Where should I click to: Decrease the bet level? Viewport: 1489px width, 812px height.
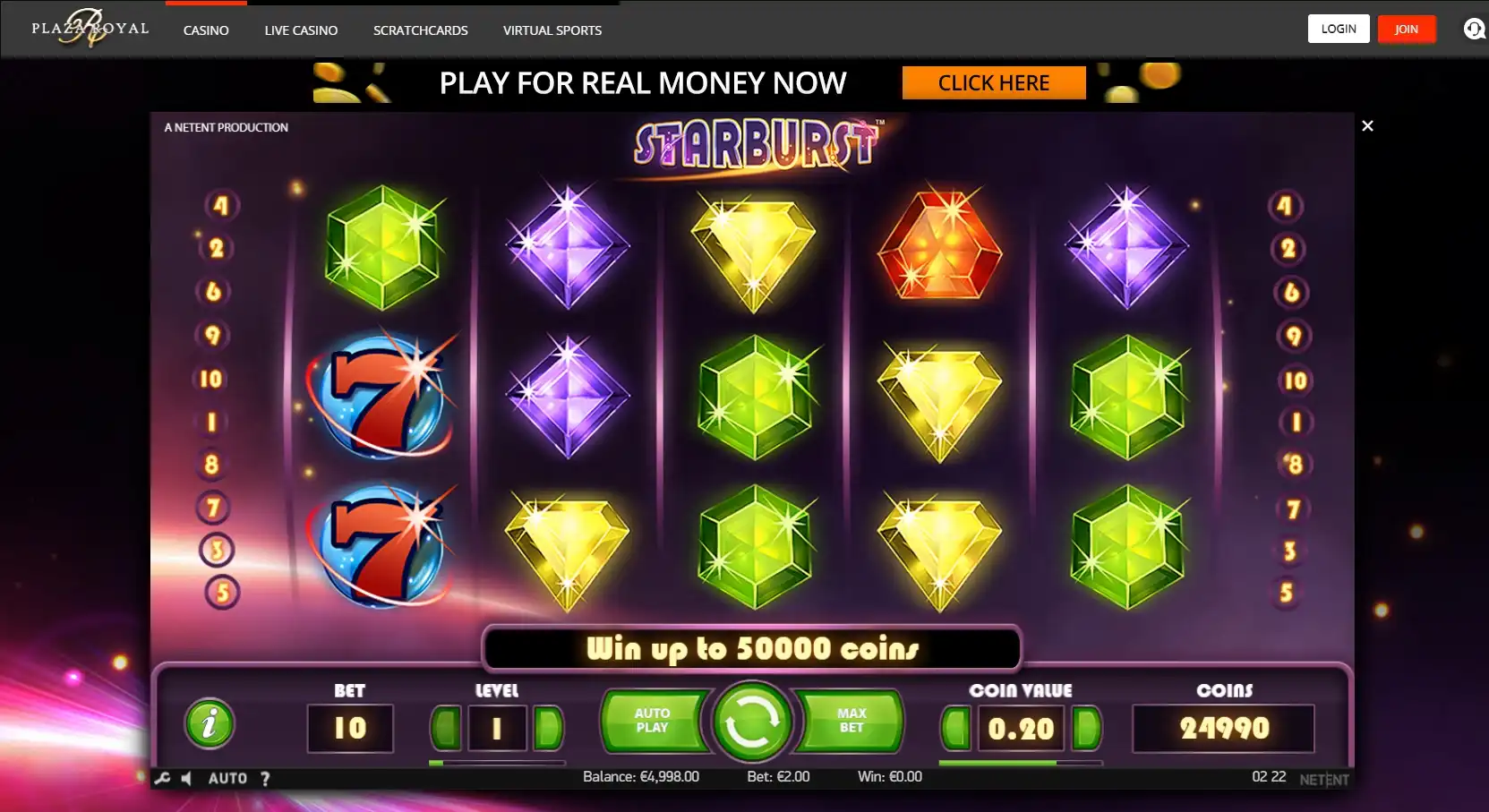446,728
